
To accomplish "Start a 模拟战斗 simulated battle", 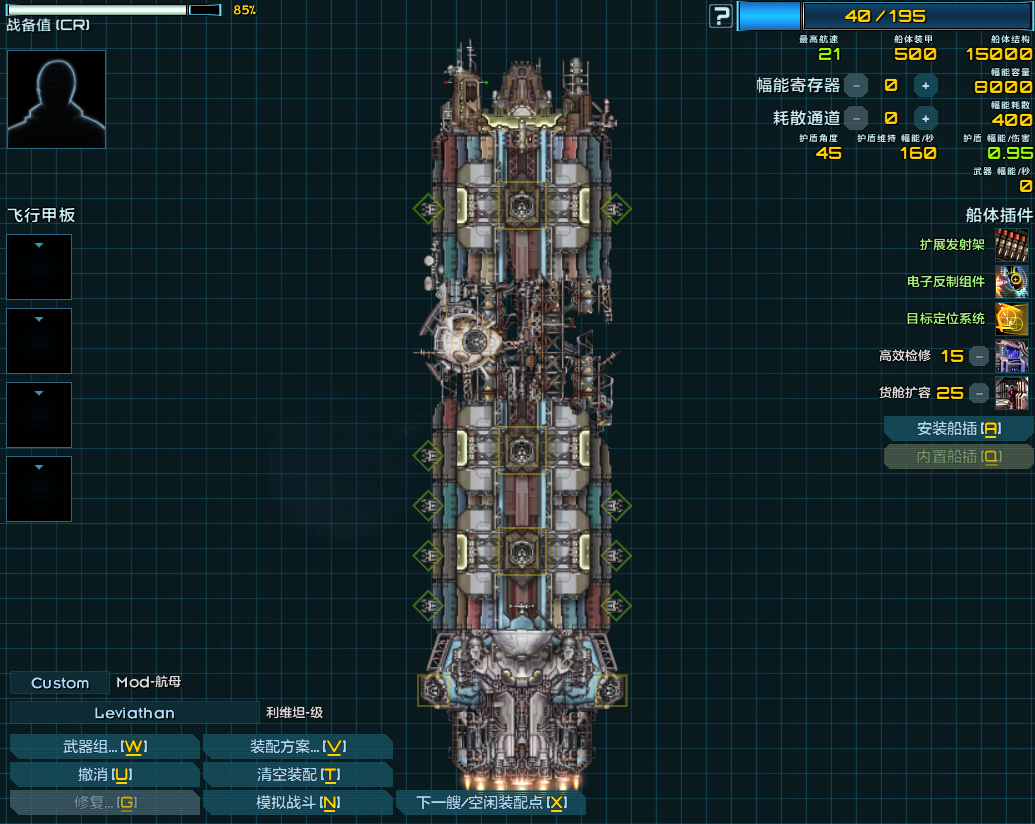I will (x=297, y=802).
